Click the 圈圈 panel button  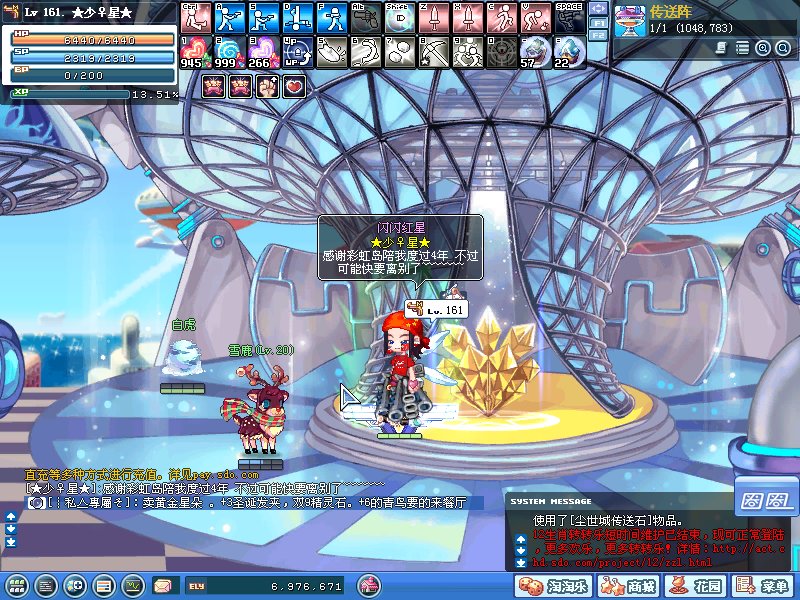tap(767, 497)
